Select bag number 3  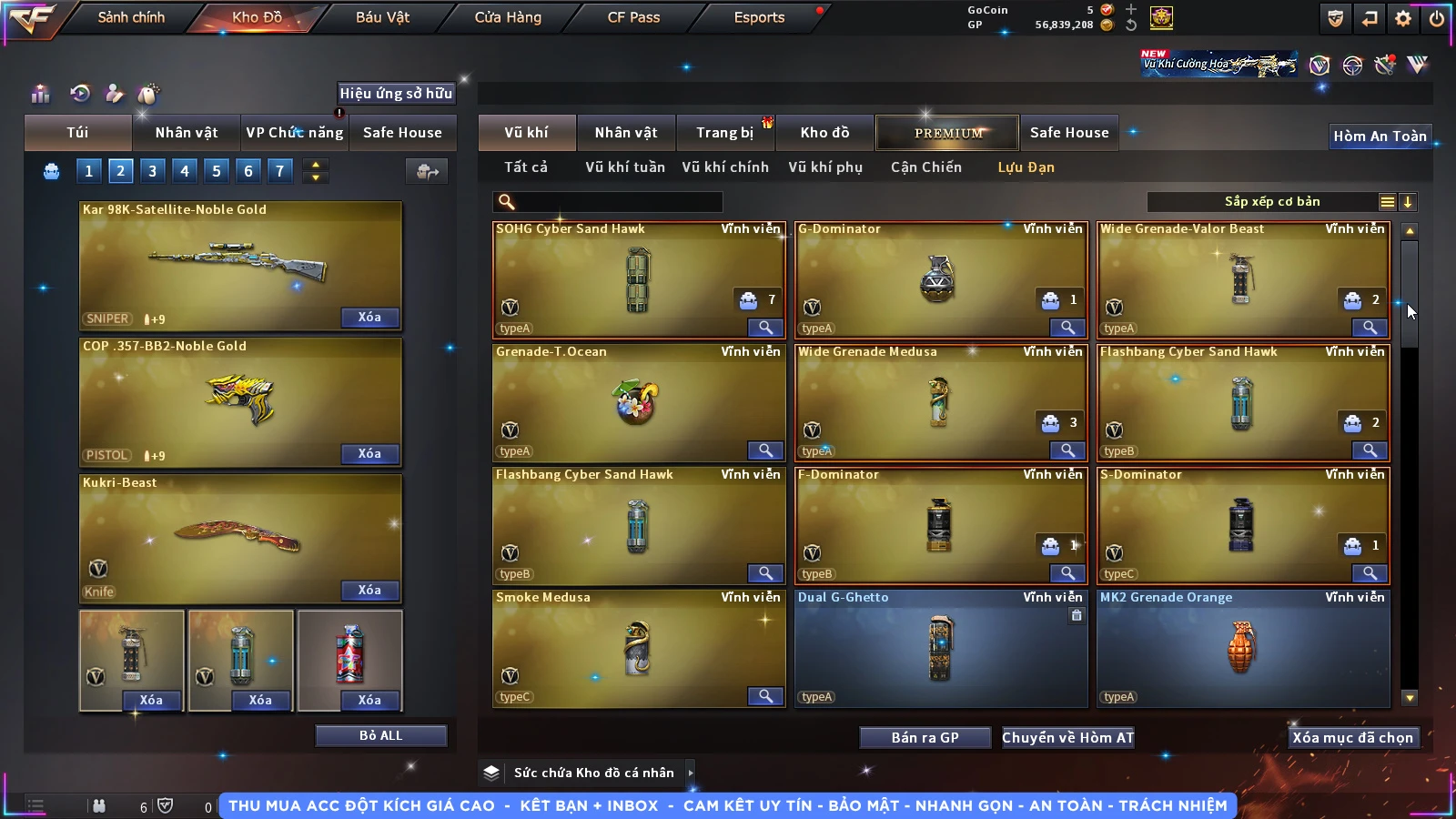coord(152,171)
